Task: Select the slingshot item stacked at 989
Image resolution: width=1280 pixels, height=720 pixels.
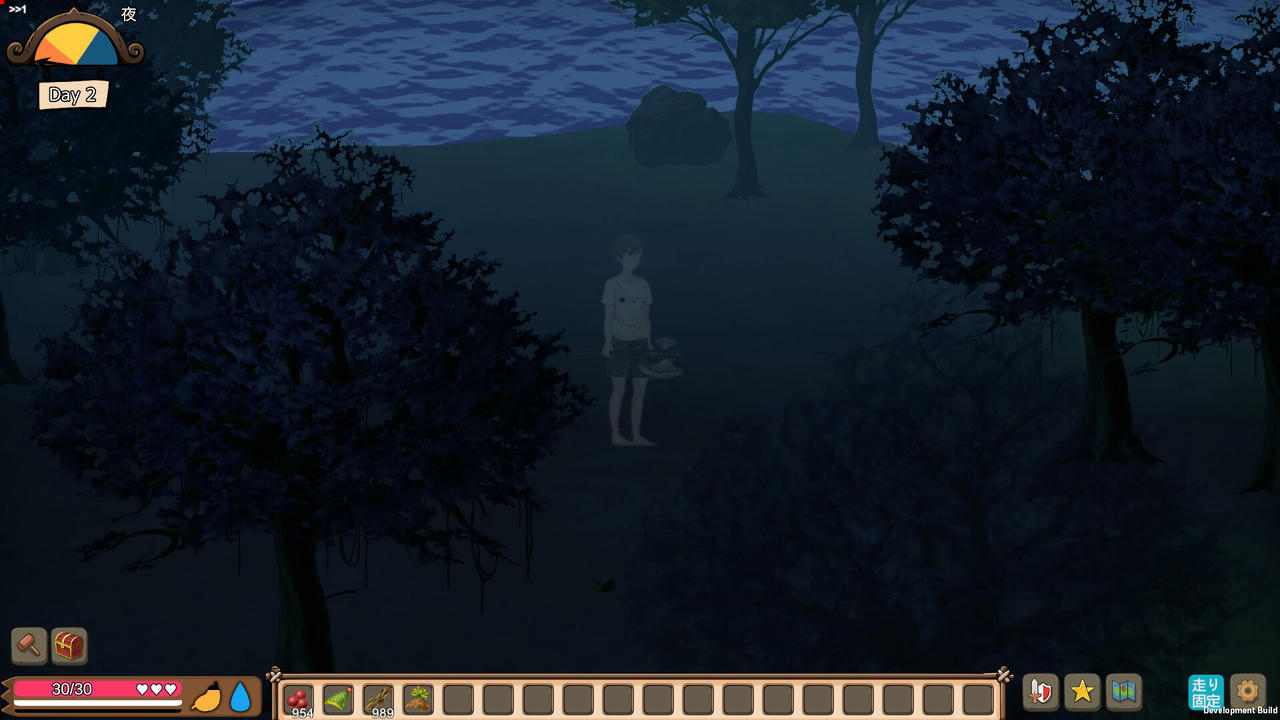Action: tap(377, 699)
